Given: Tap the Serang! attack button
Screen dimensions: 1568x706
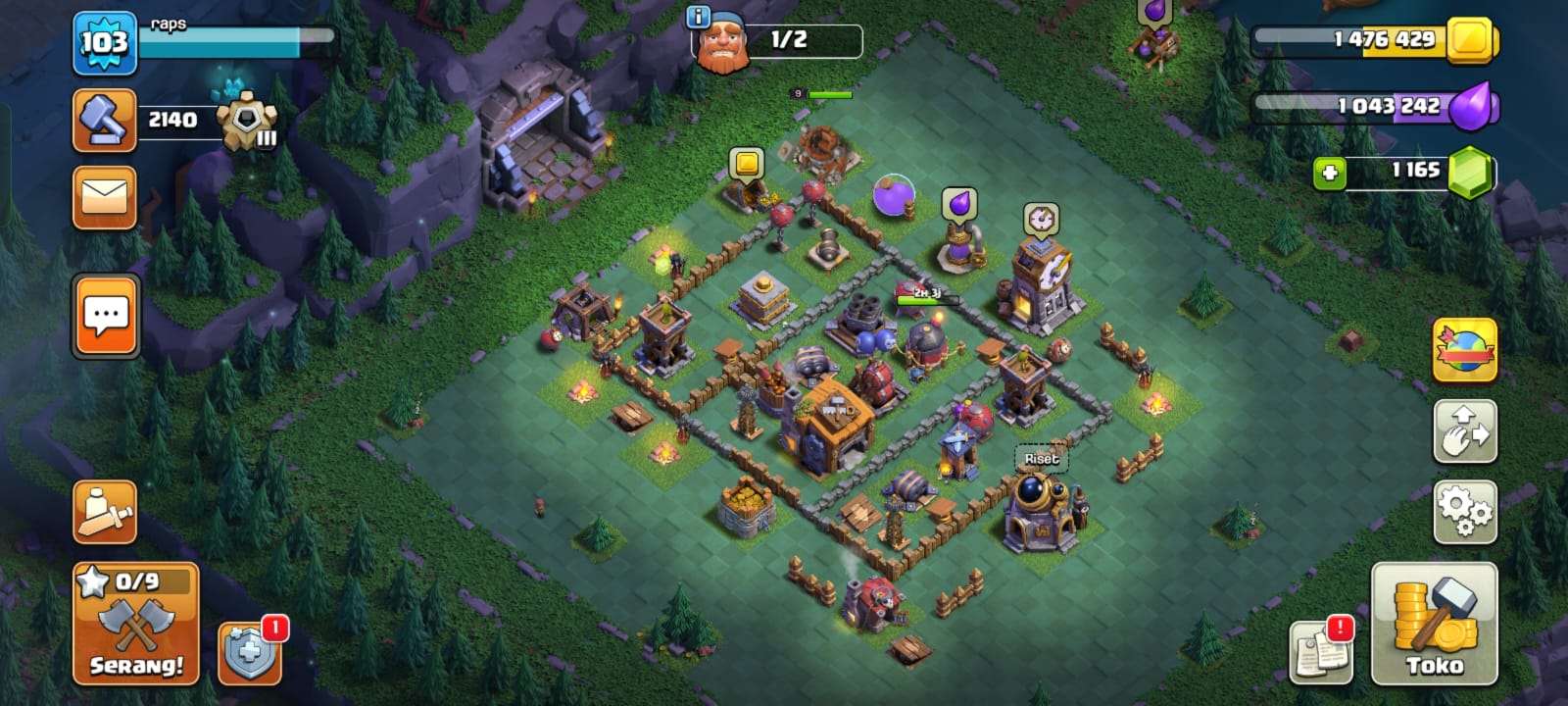Looking at the screenshot, I should click(x=136, y=625).
